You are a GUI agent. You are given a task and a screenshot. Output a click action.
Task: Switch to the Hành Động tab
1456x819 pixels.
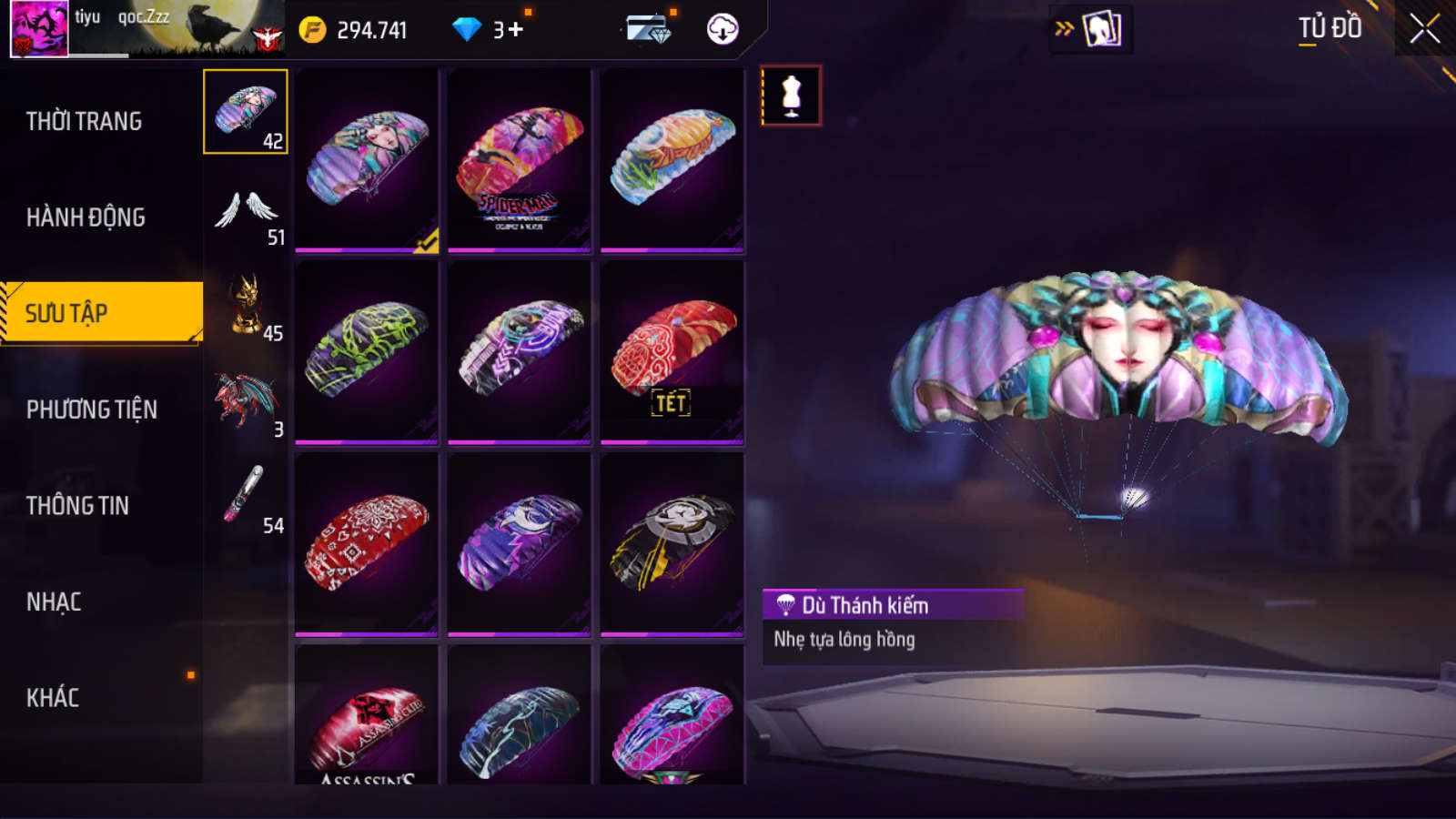click(86, 217)
